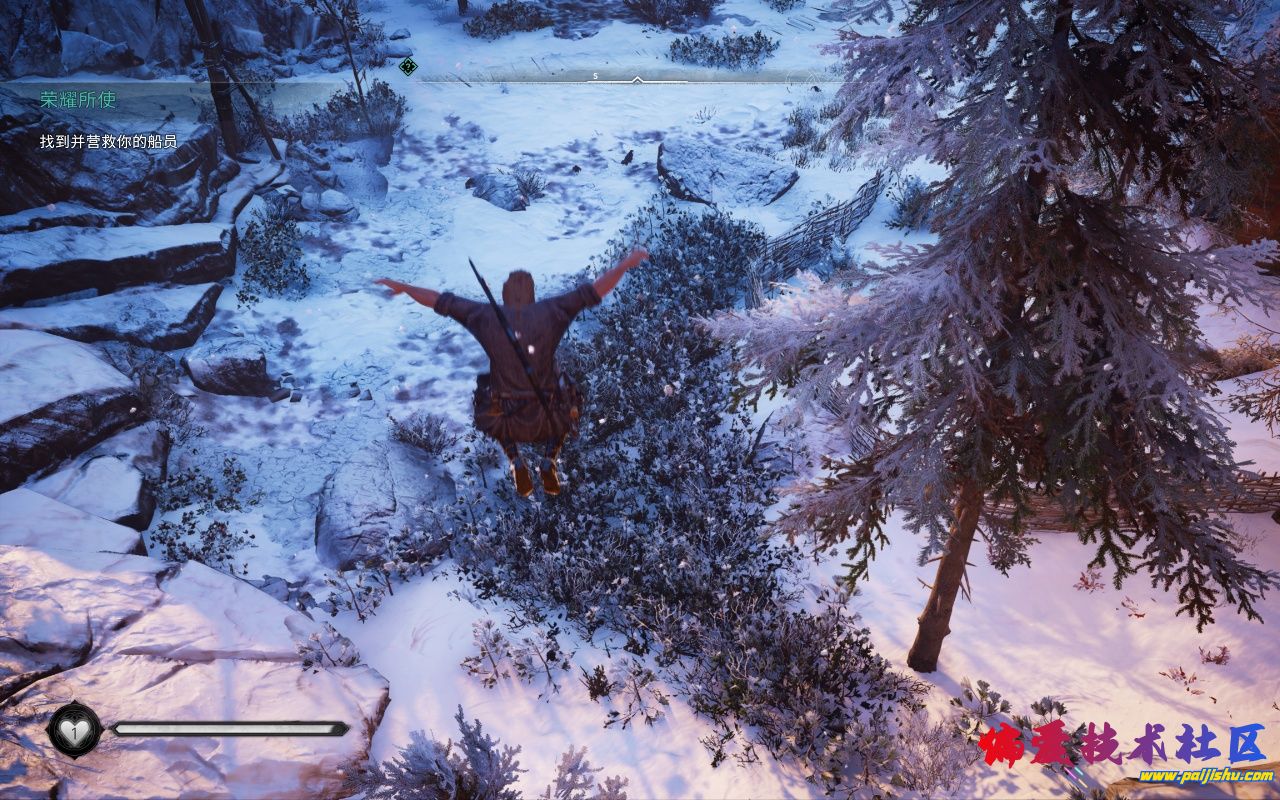Click the heart ration icon
The image size is (1280, 800).
click(x=74, y=730)
